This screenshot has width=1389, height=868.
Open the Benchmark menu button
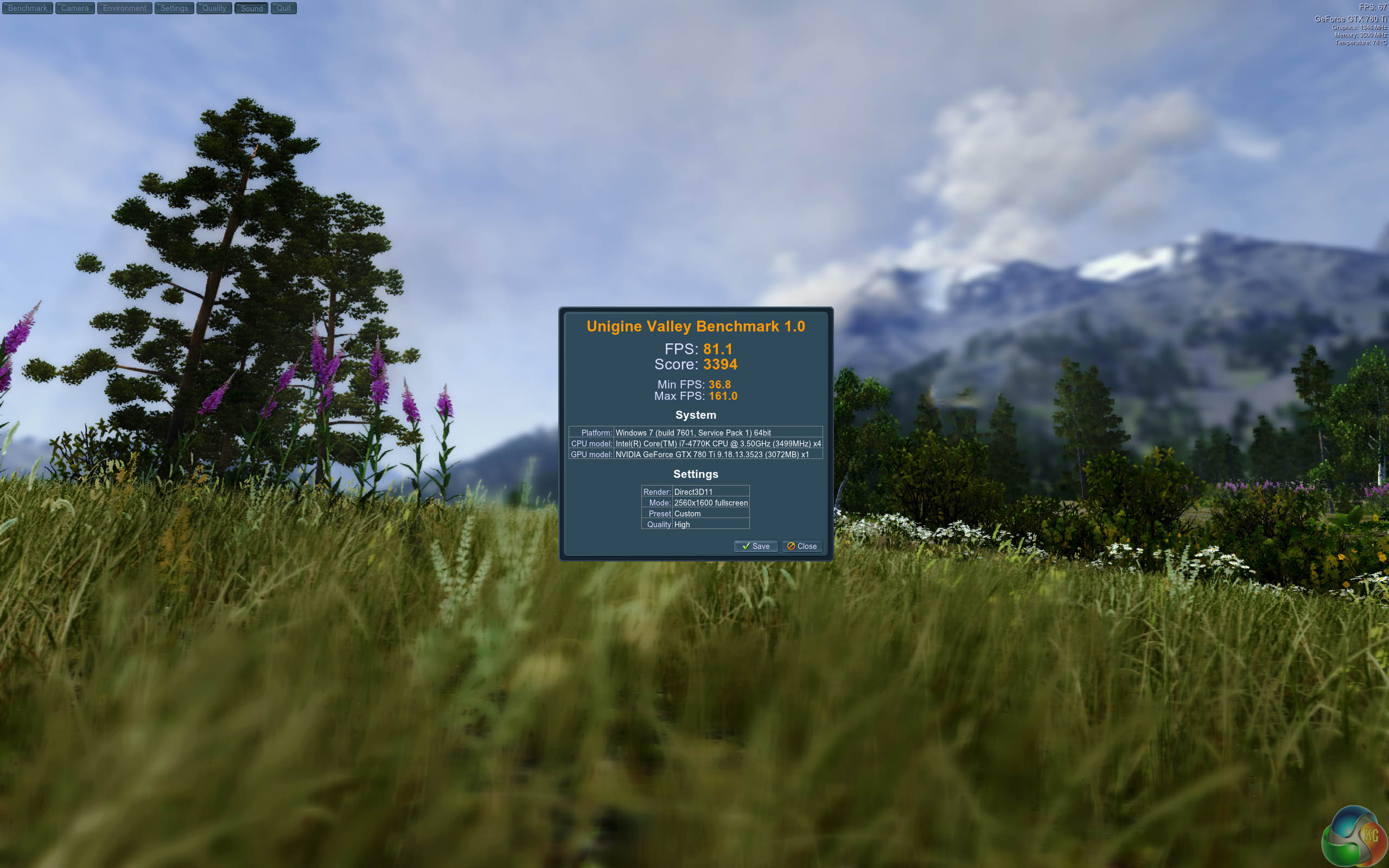28,8
